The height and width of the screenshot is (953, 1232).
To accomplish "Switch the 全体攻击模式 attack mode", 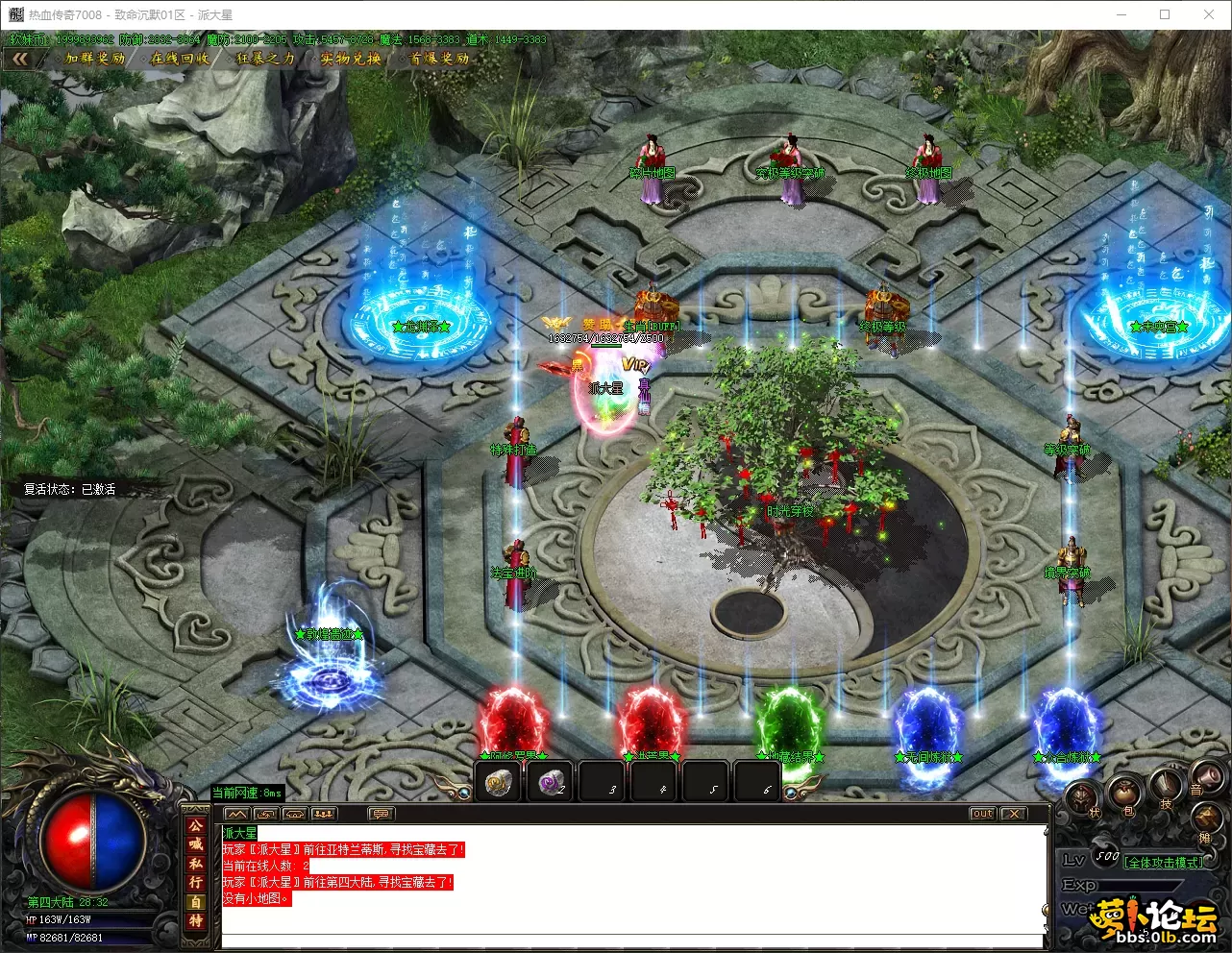I will click(x=1164, y=863).
